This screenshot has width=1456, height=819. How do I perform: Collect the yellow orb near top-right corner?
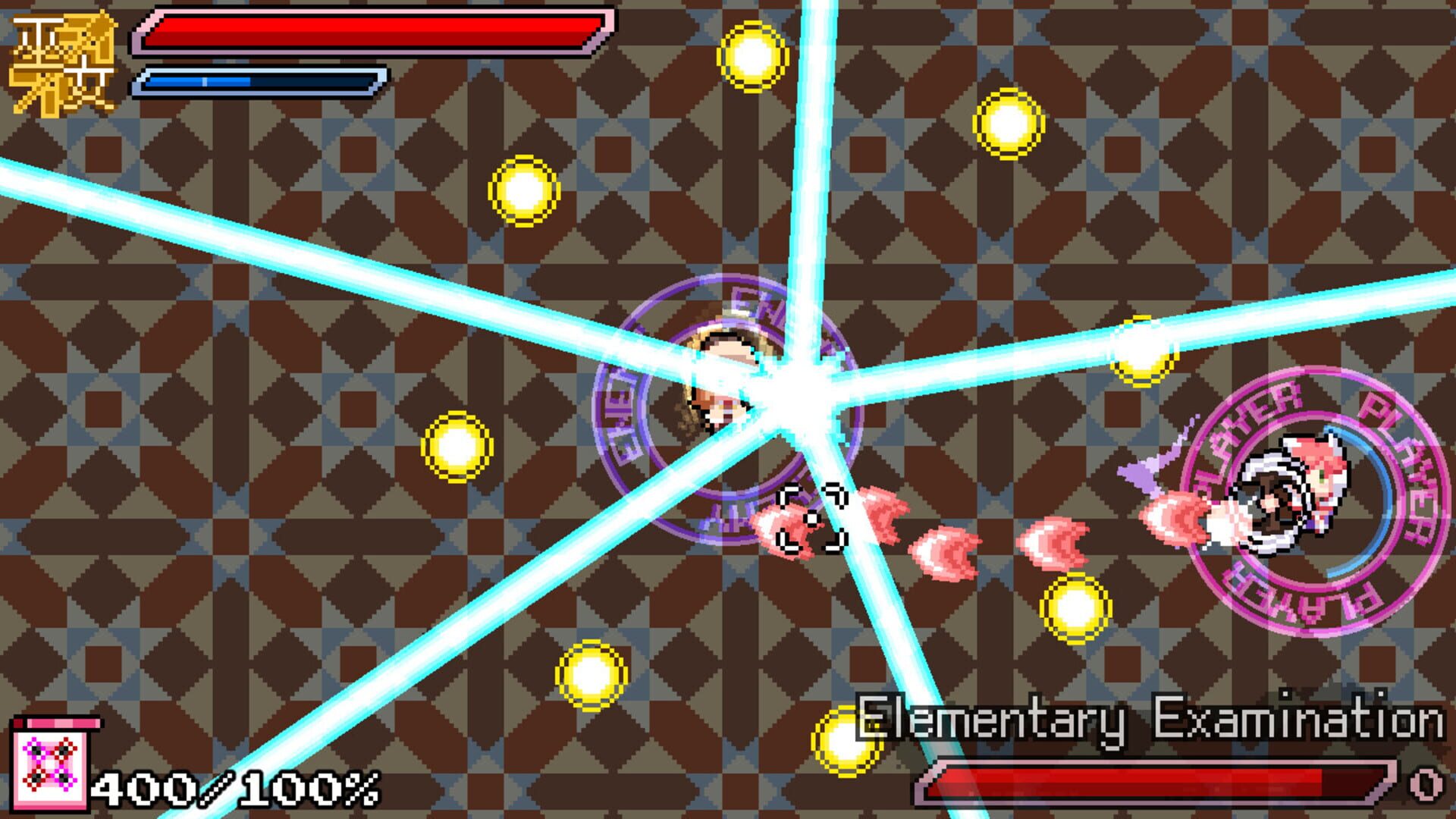click(1009, 125)
